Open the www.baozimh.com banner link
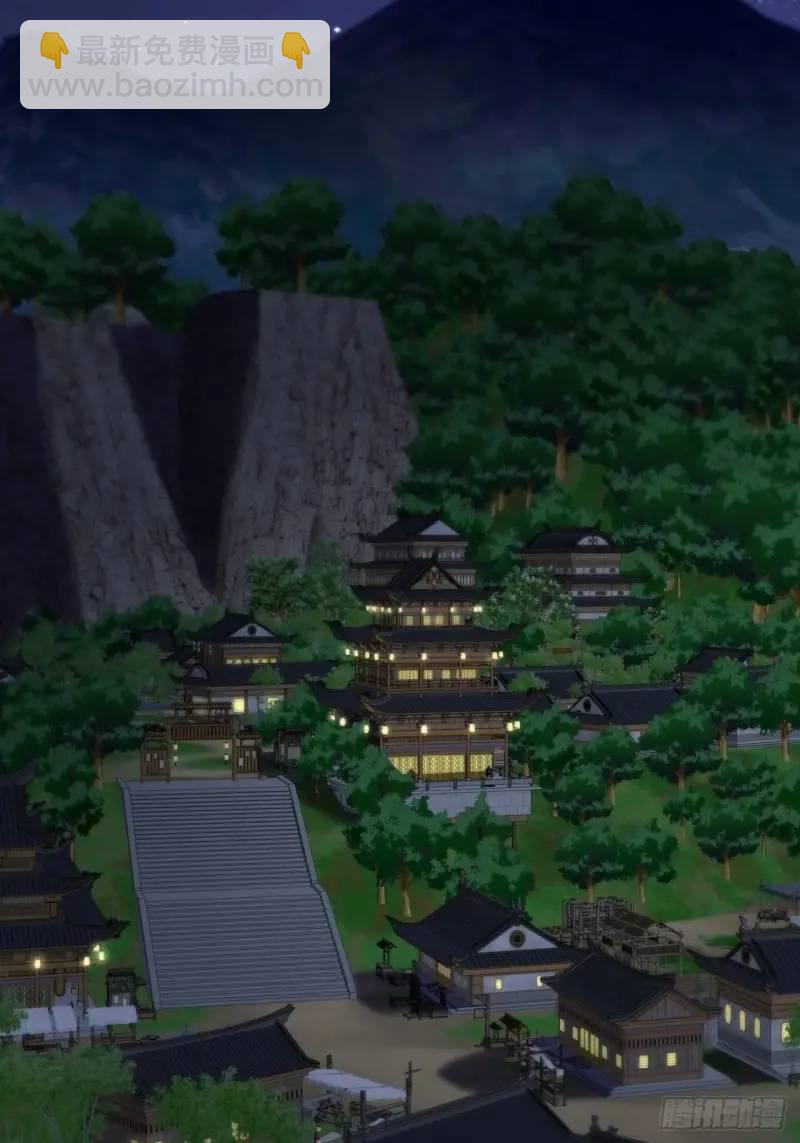800x1143 pixels. pyautogui.click(x=175, y=85)
